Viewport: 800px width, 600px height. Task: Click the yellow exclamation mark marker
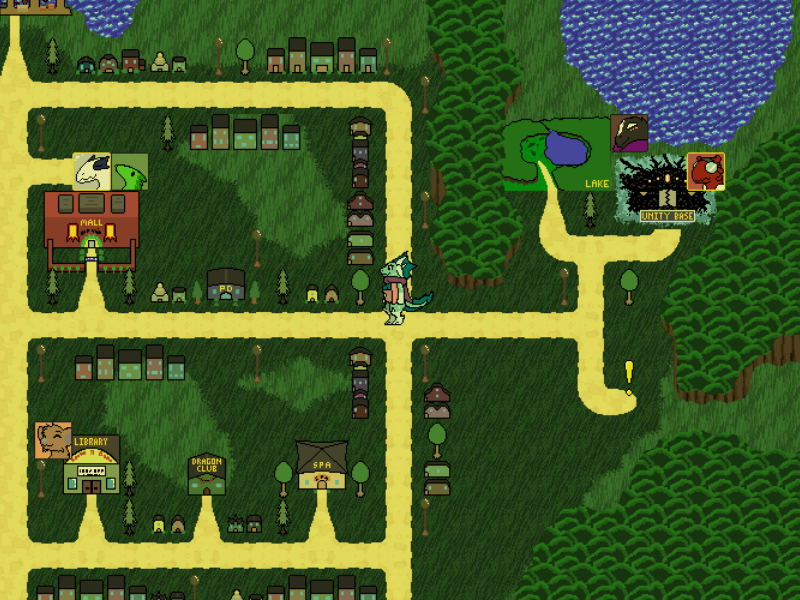[x=629, y=374]
